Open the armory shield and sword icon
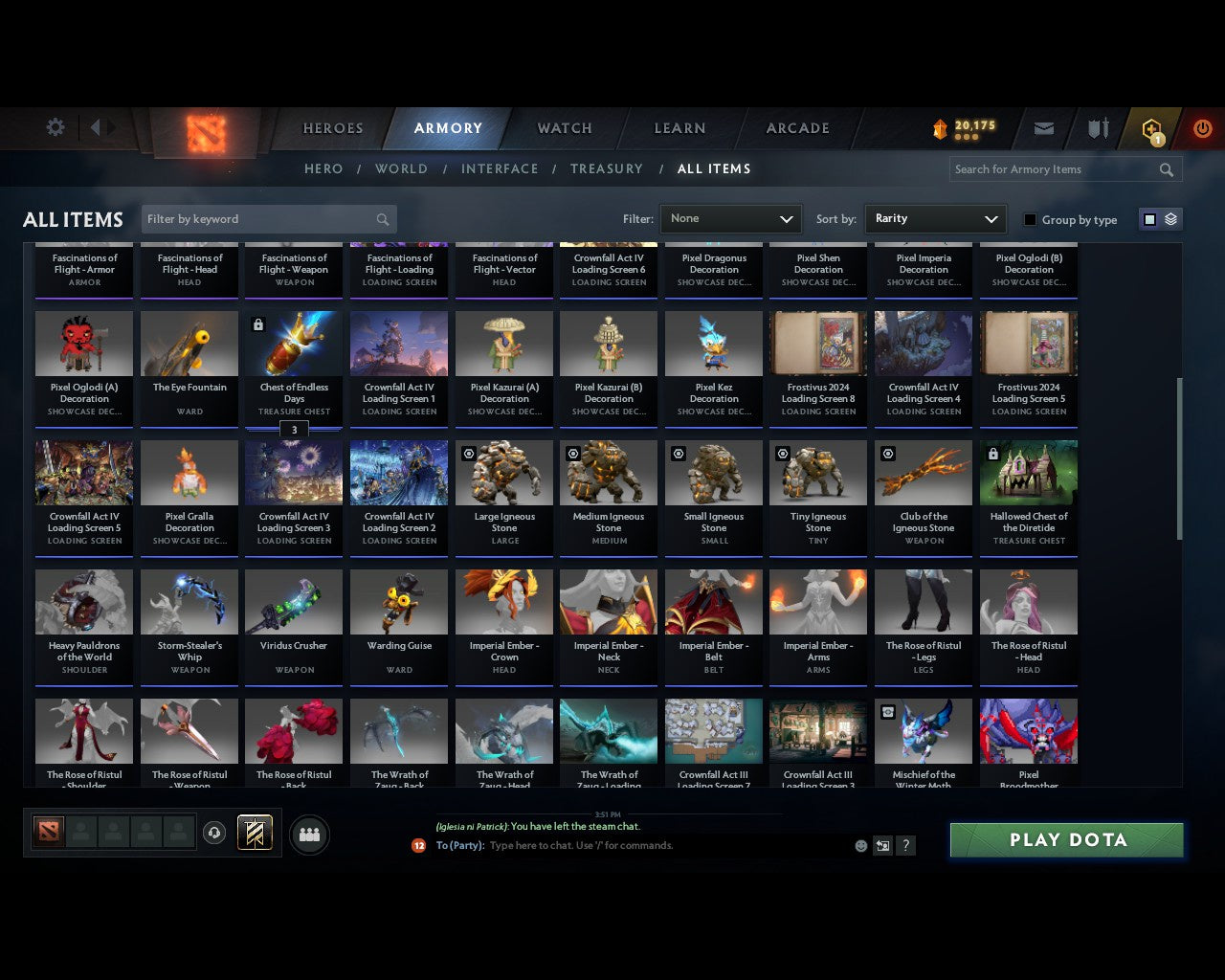 1097,127
